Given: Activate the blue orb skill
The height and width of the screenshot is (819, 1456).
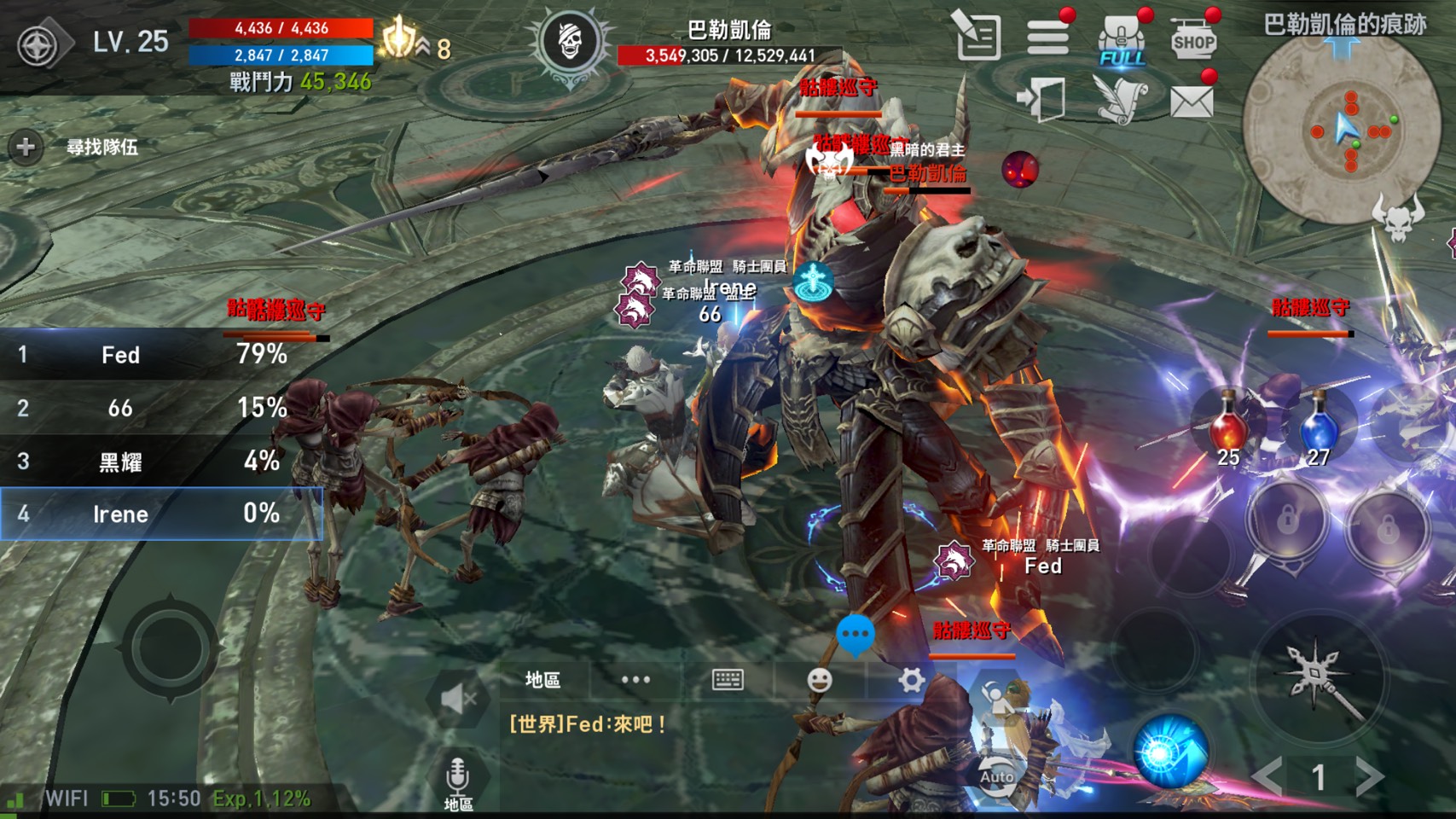Looking at the screenshot, I should coord(1170,751).
